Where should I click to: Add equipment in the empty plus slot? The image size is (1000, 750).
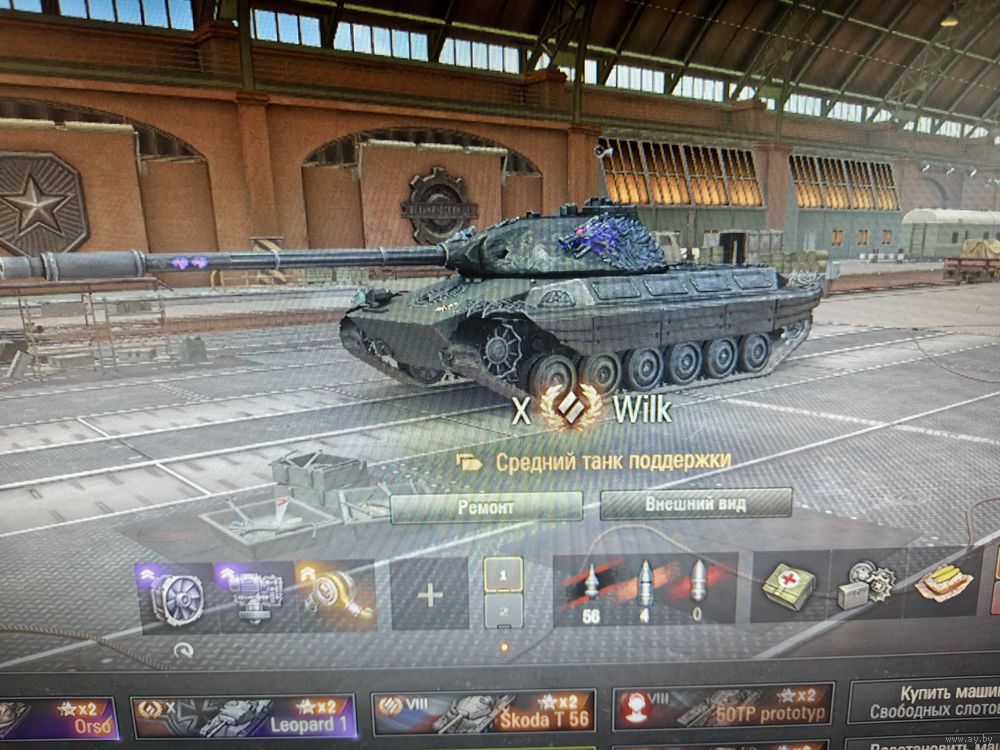[430, 595]
